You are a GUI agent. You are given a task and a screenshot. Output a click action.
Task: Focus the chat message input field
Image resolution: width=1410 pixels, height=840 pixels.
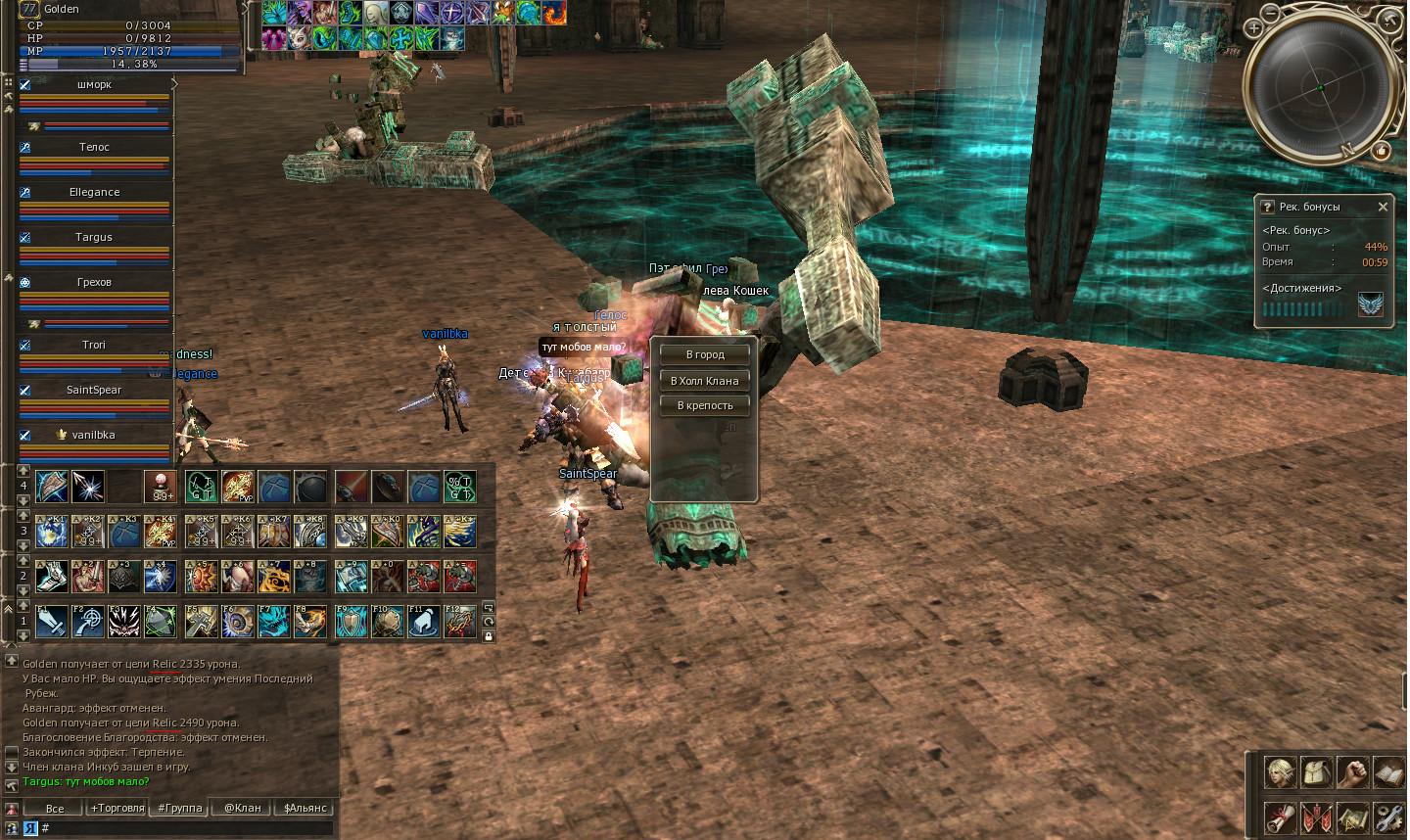(186, 828)
